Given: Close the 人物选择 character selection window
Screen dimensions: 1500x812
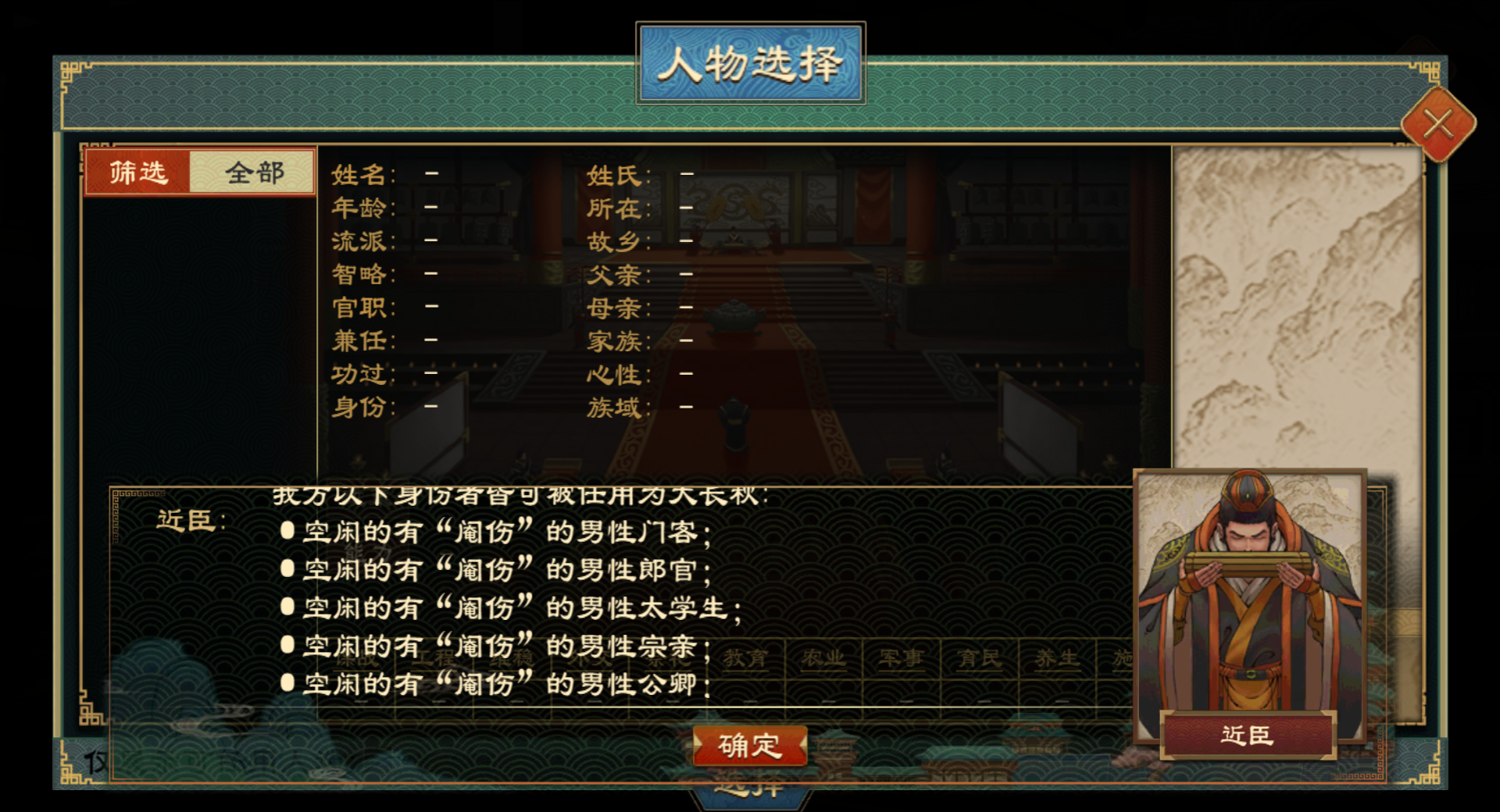Looking at the screenshot, I should [1438, 125].
